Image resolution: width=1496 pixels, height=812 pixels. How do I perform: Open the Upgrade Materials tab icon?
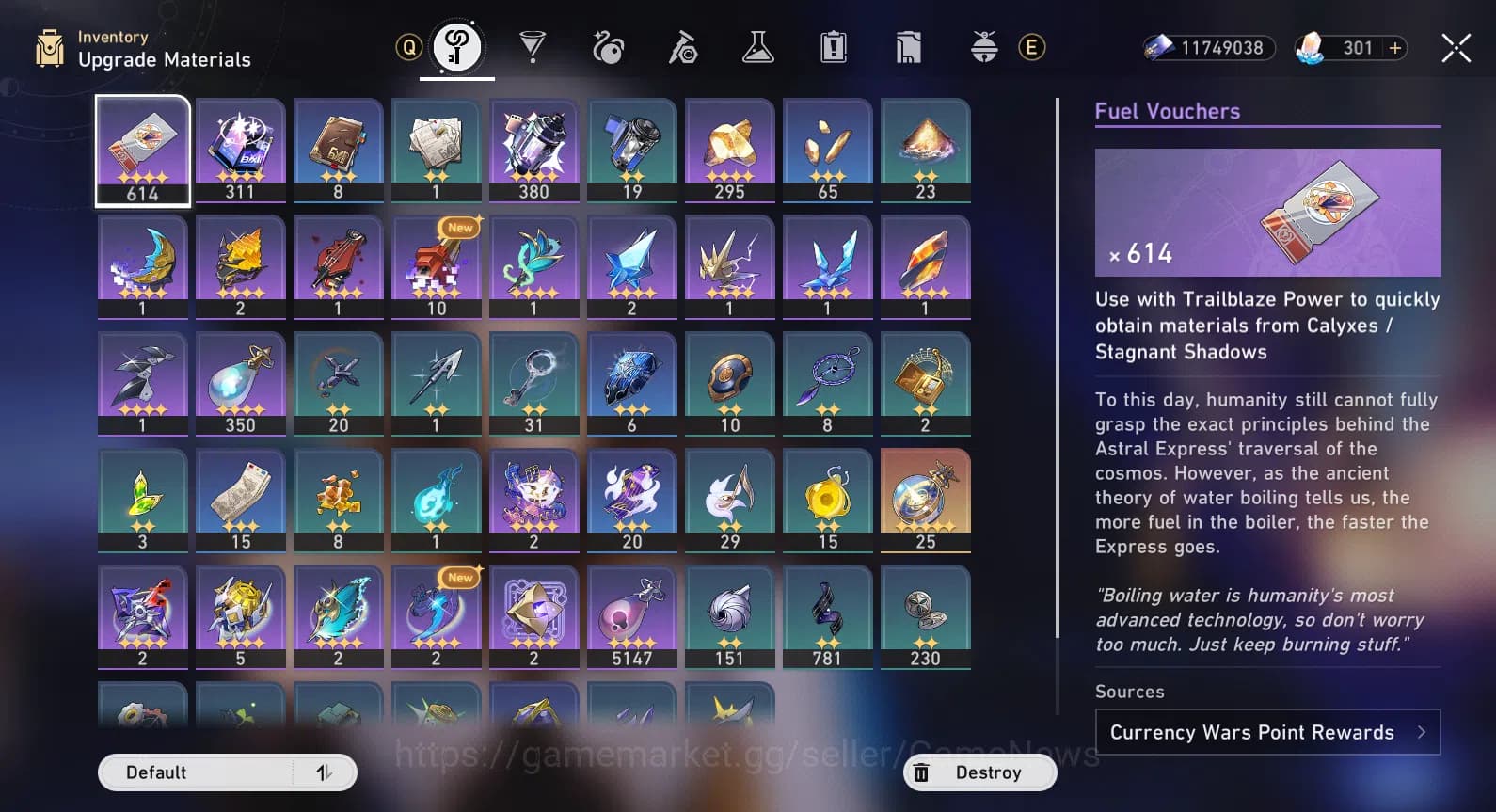point(457,45)
